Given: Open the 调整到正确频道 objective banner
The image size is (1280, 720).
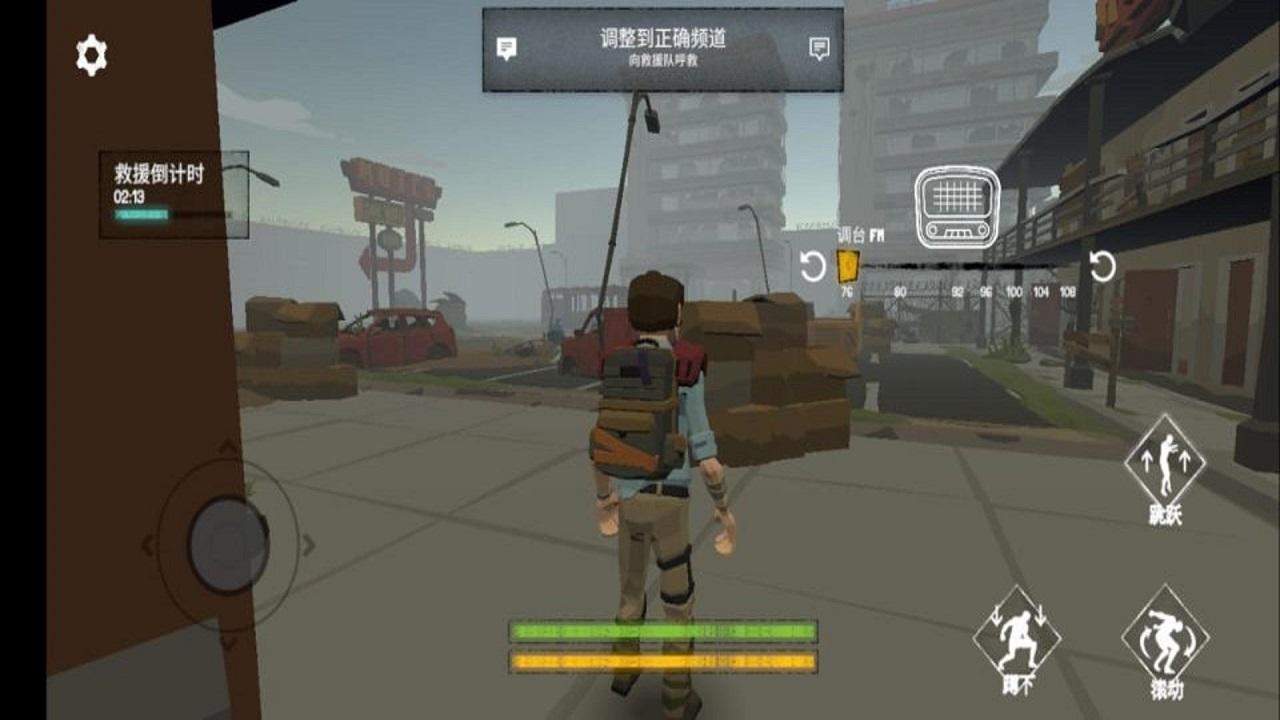Looking at the screenshot, I should click(x=664, y=42).
